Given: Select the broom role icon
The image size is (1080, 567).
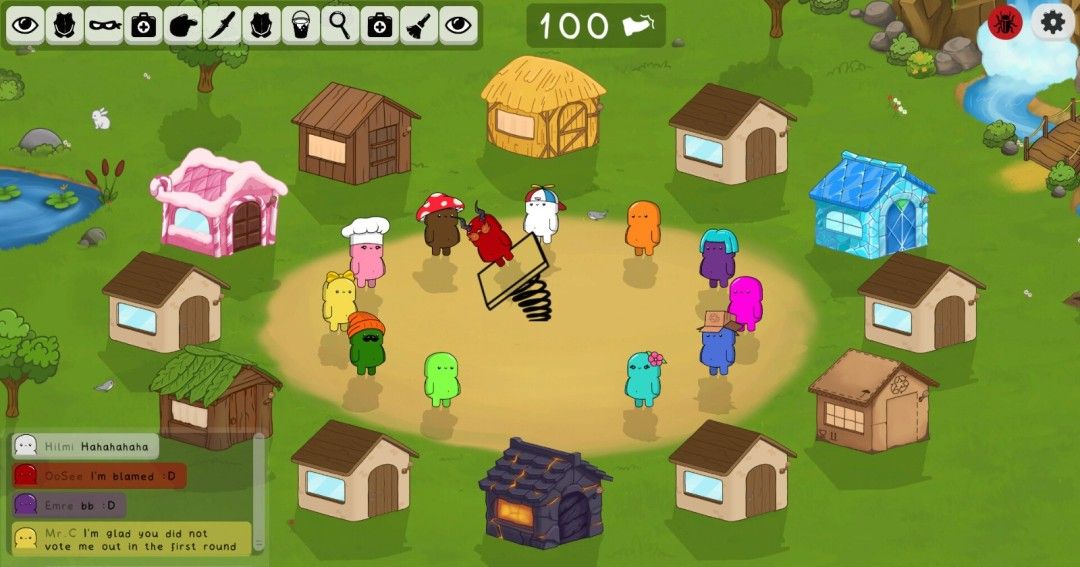Looking at the screenshot, I should 418,25.
